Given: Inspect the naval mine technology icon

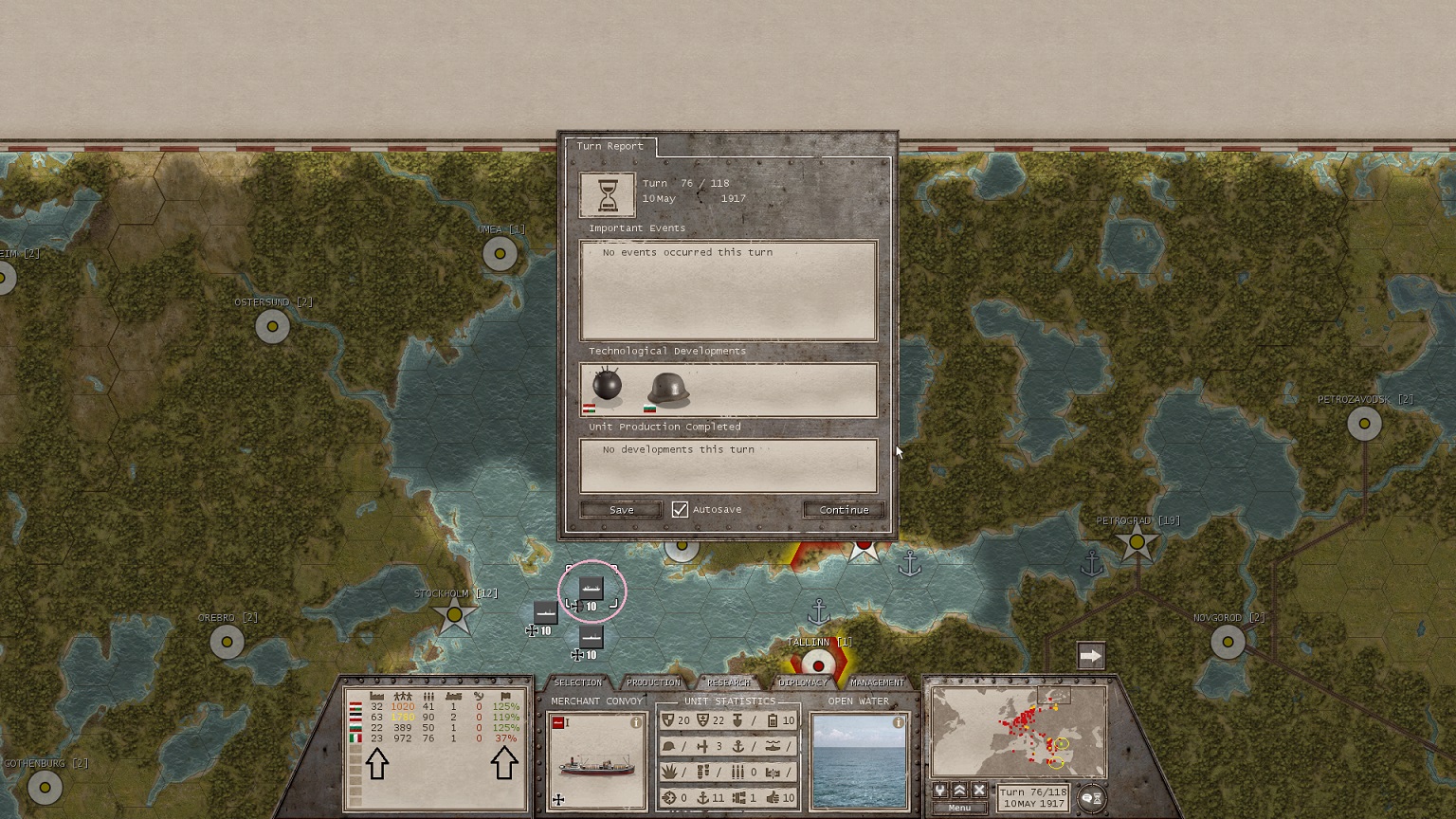Looking at the screenshot, I should click(607, 386).
